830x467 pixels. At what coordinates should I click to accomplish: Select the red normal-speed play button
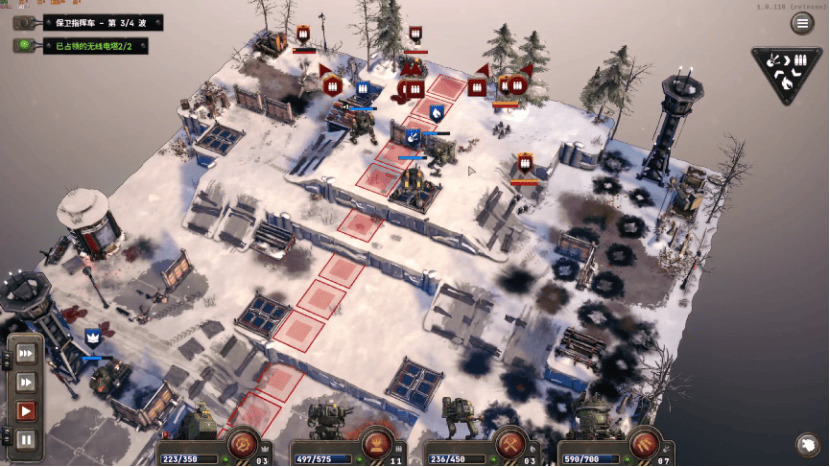tap(26, 410)
